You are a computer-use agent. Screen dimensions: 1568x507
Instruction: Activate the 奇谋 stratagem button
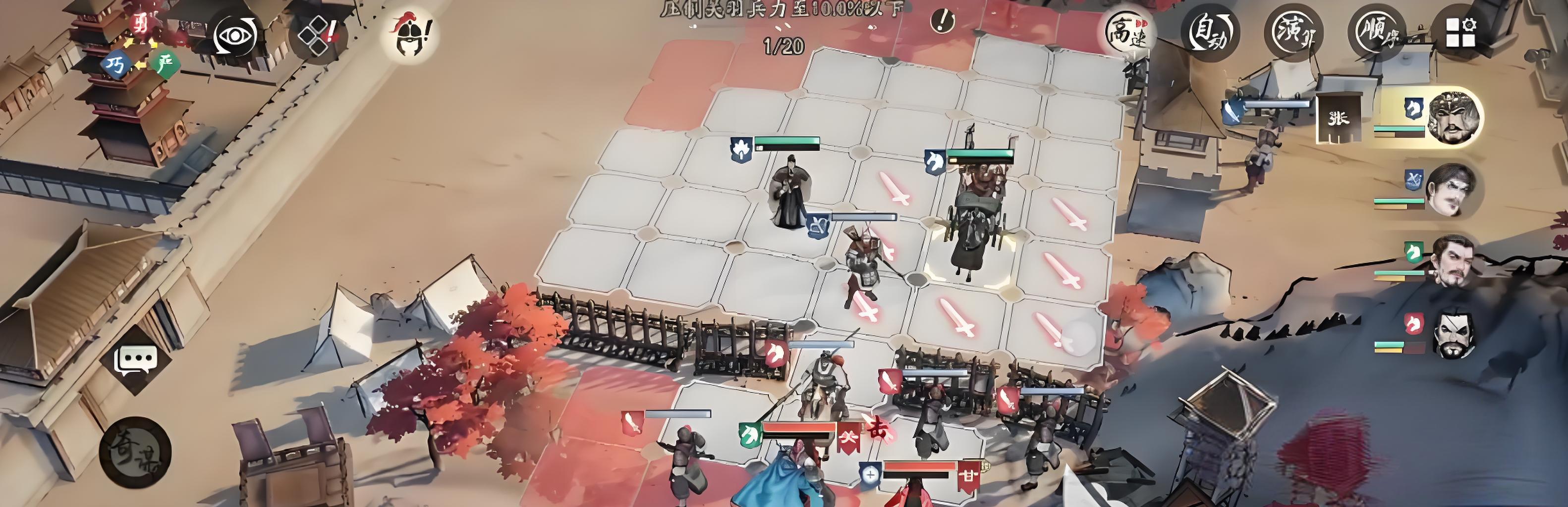tap(135, 452)
